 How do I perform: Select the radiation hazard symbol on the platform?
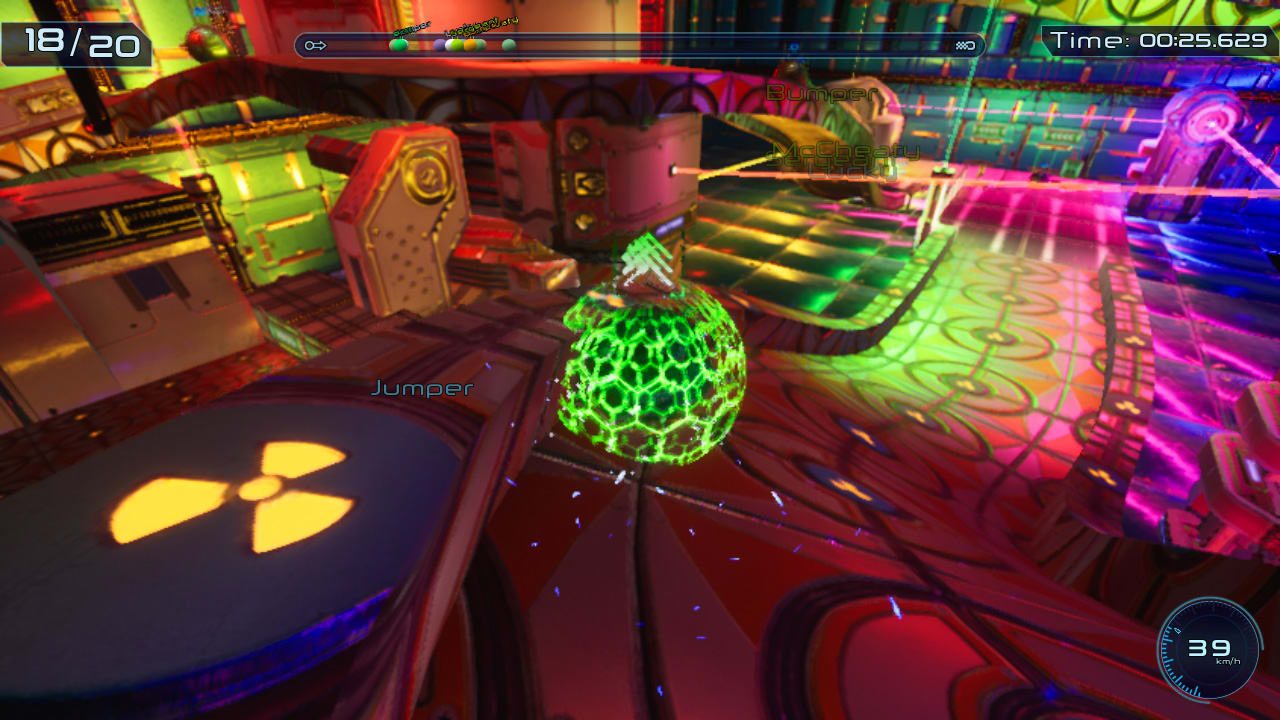pyautogui.click(x=262, y=490)
